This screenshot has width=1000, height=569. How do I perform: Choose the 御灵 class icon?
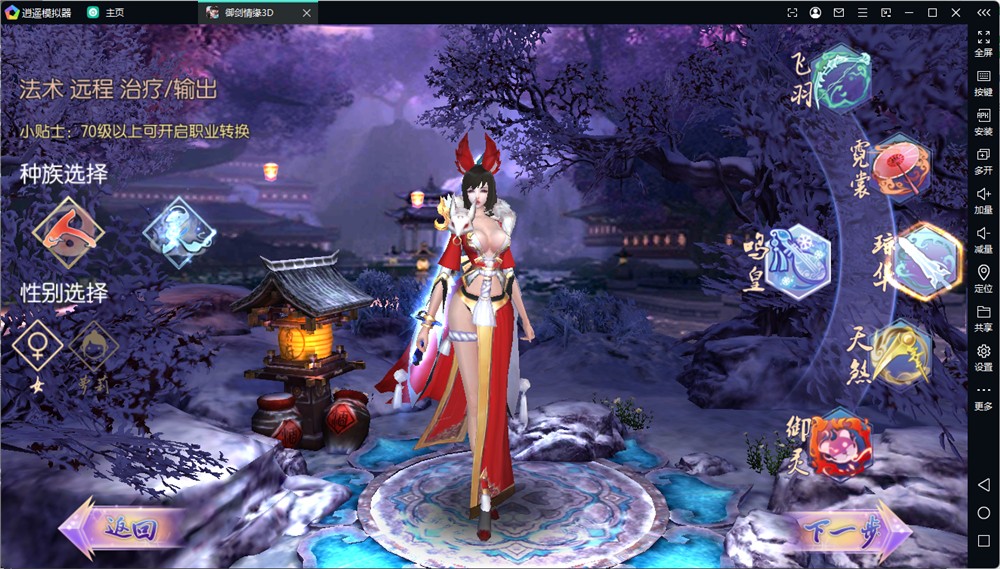840,445
